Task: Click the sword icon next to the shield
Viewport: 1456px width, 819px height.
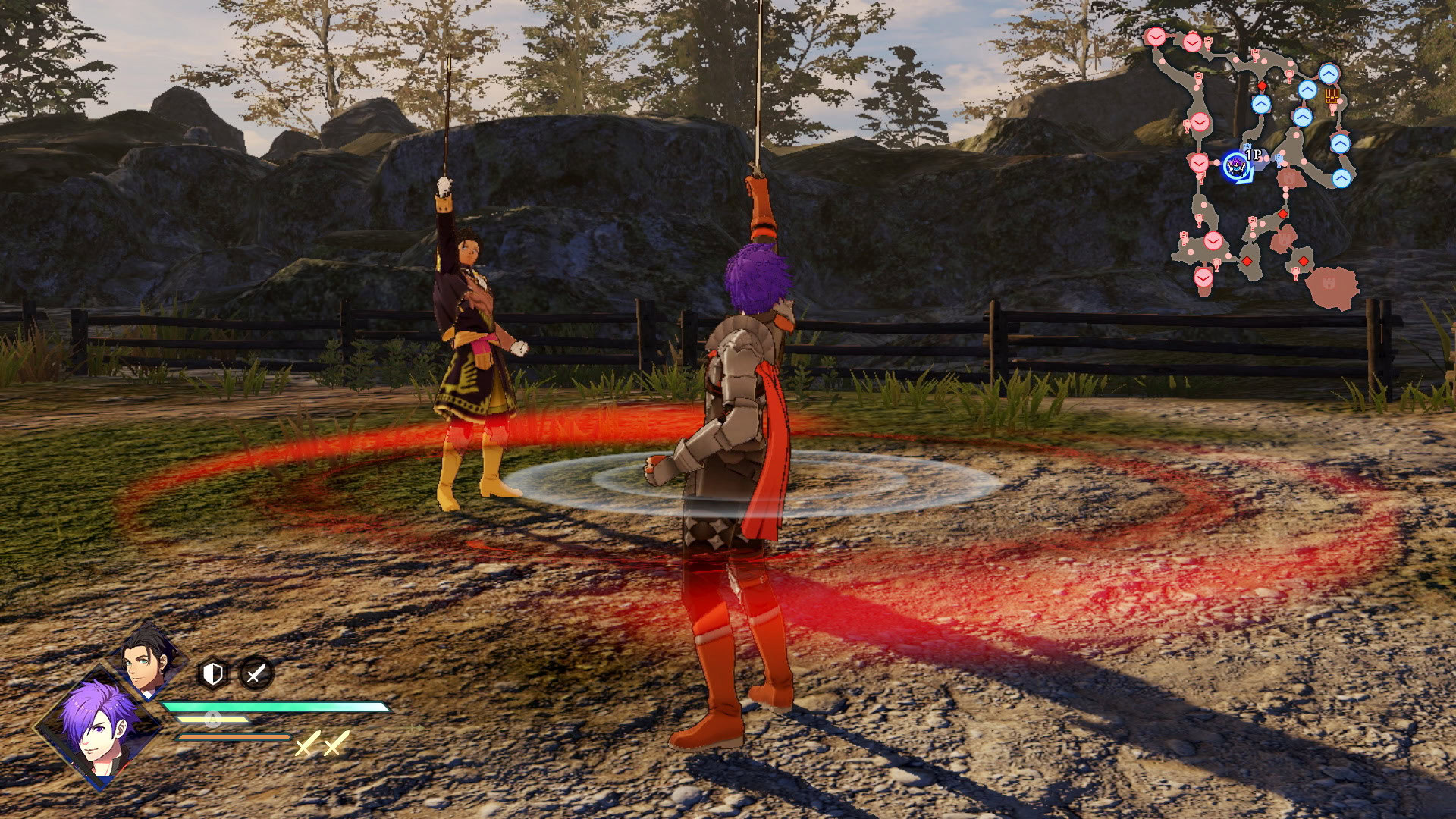Action: click(256, 673)
